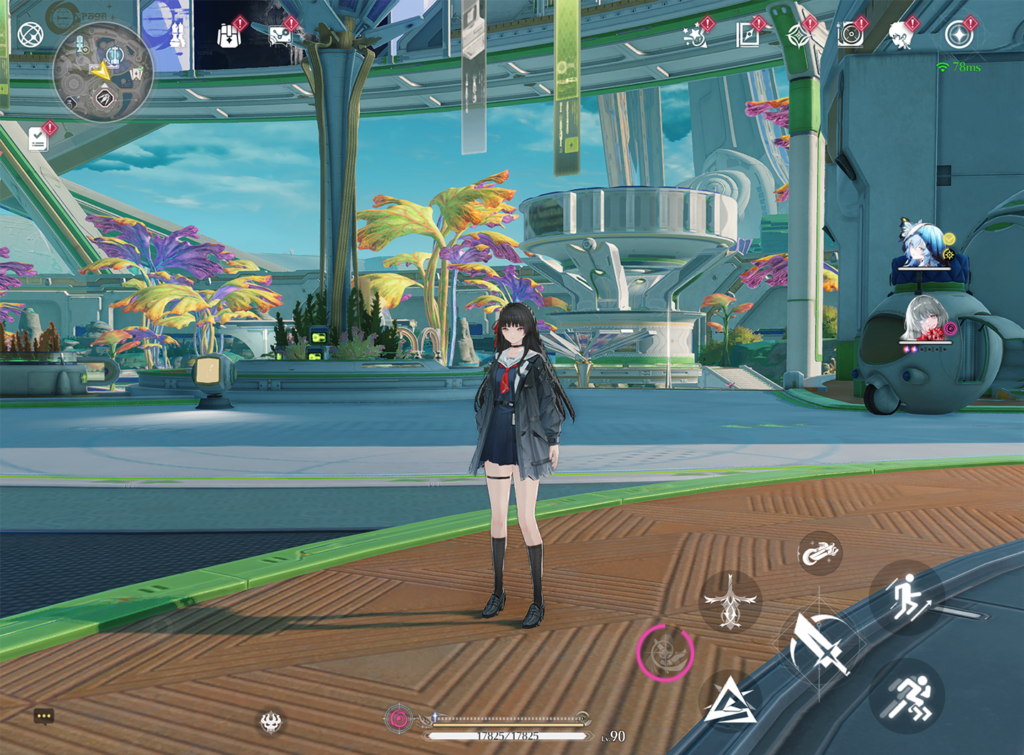Open the vinyl record icon

click(850, 35)
